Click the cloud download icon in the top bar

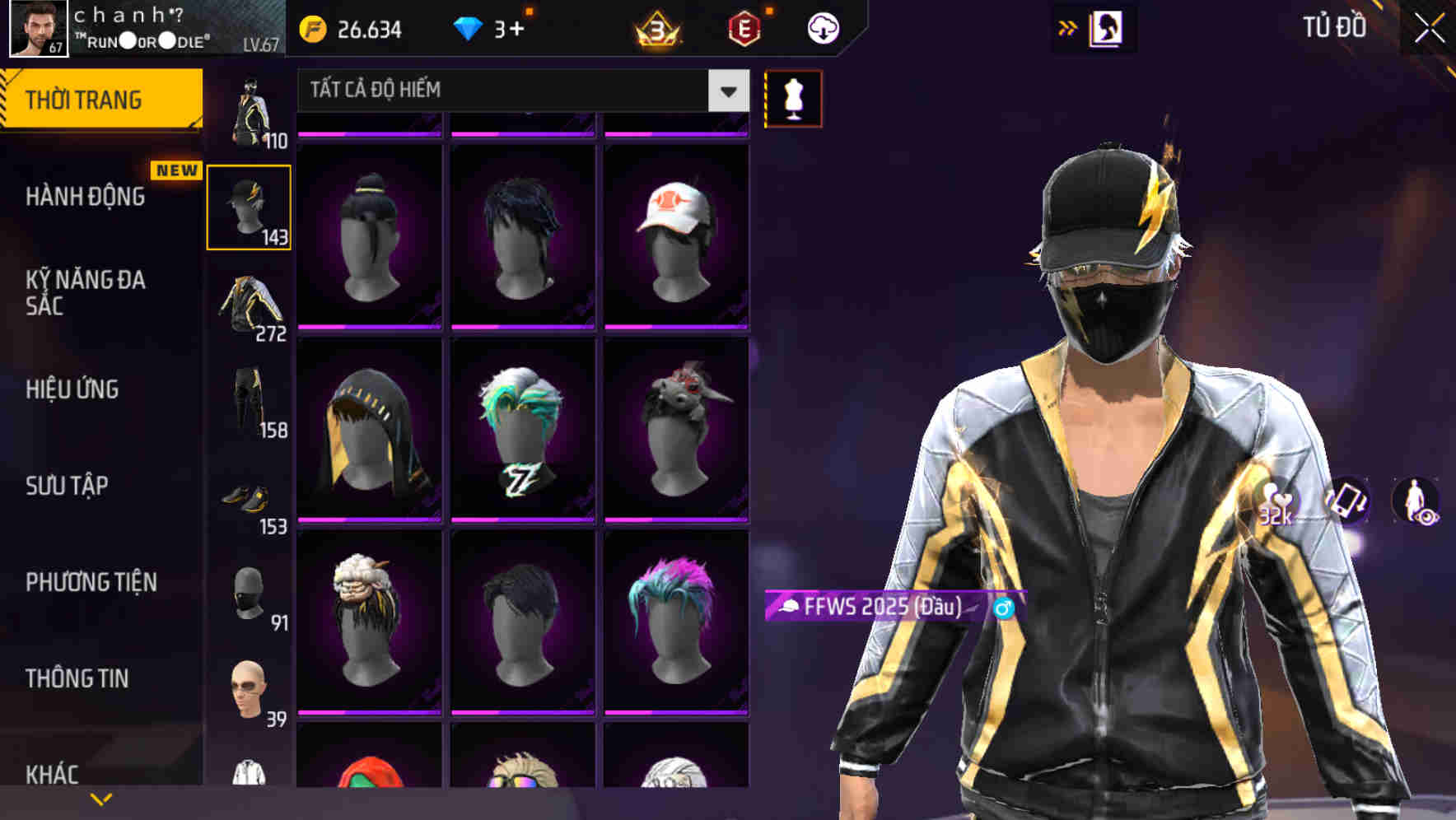(823, 27)
